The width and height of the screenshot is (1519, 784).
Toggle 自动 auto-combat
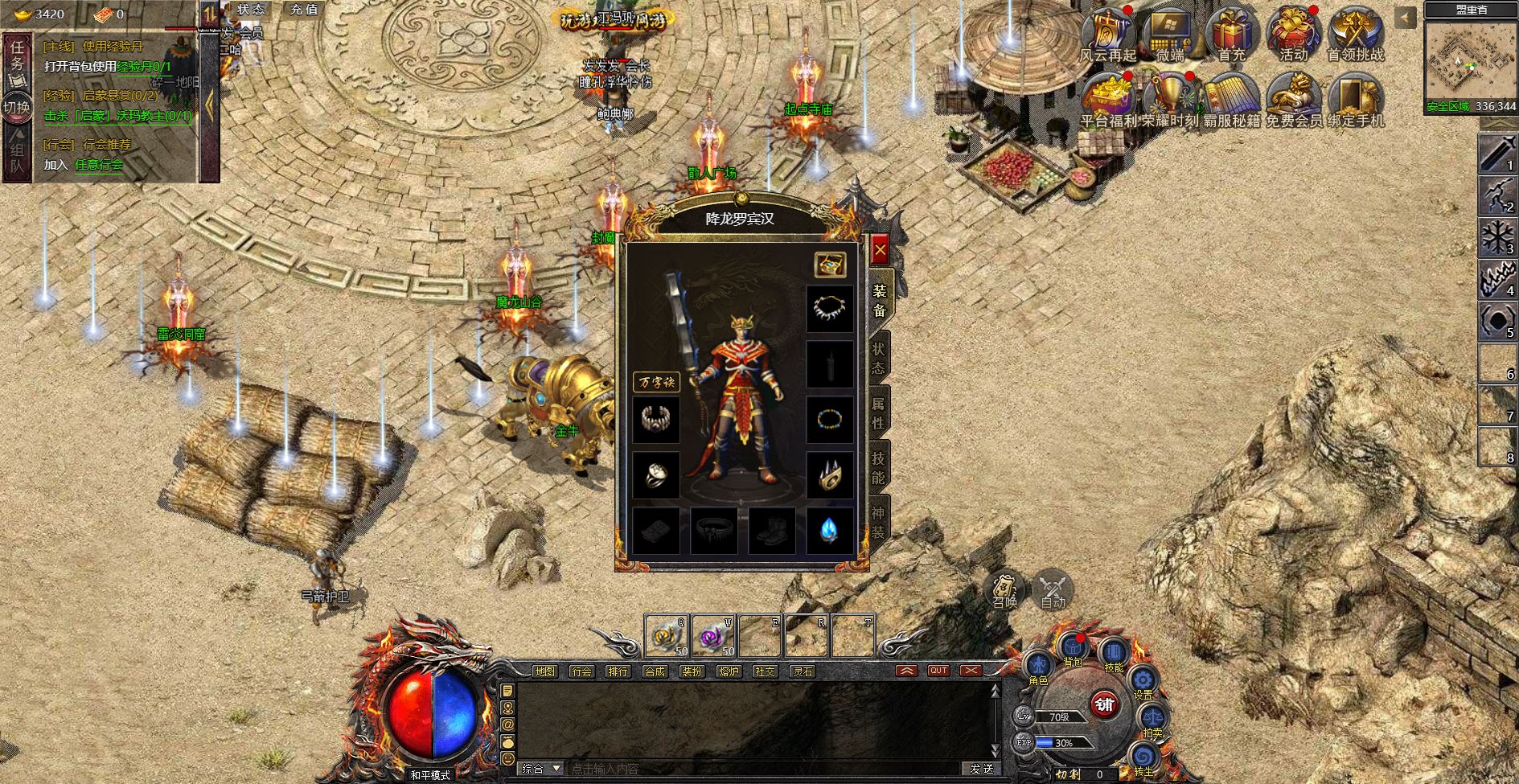[x=1053, y=591]
